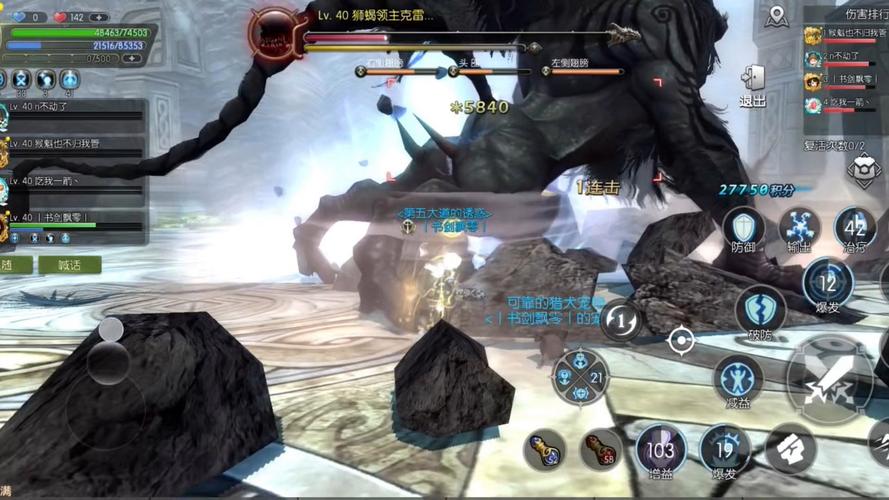The width and height of the screenshot is (889, 500).
Task: Activate the 防御 shield skill
Action: (743, 229)
